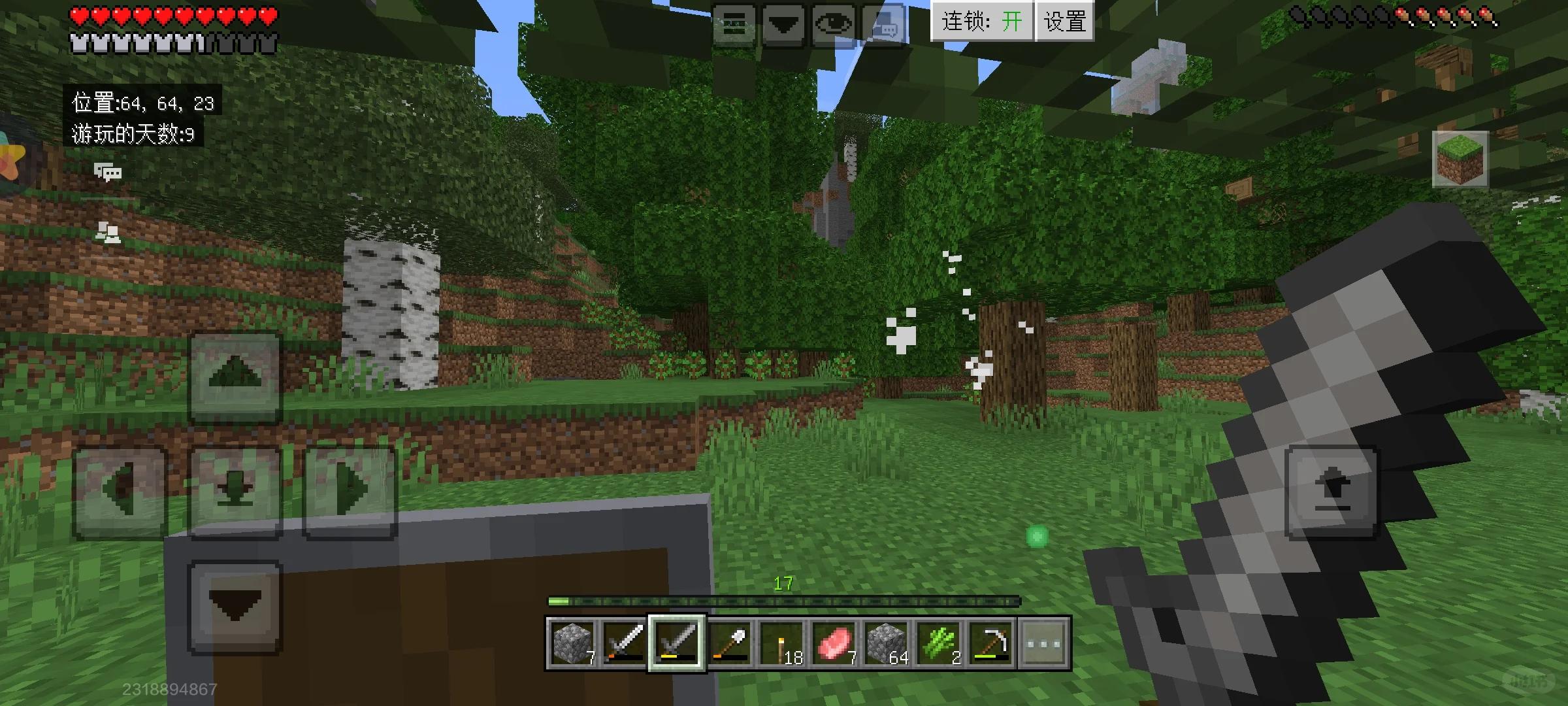Click the grass block icon
Image resolution: width=1568 pixels, height=706 pixels.
(x=1460, y=159)
